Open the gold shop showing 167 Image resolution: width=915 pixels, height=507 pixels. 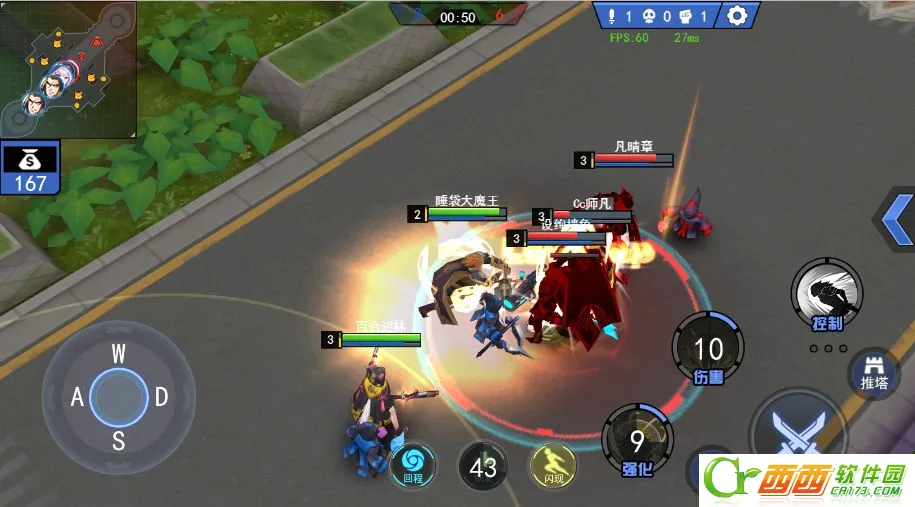point(30,168)
